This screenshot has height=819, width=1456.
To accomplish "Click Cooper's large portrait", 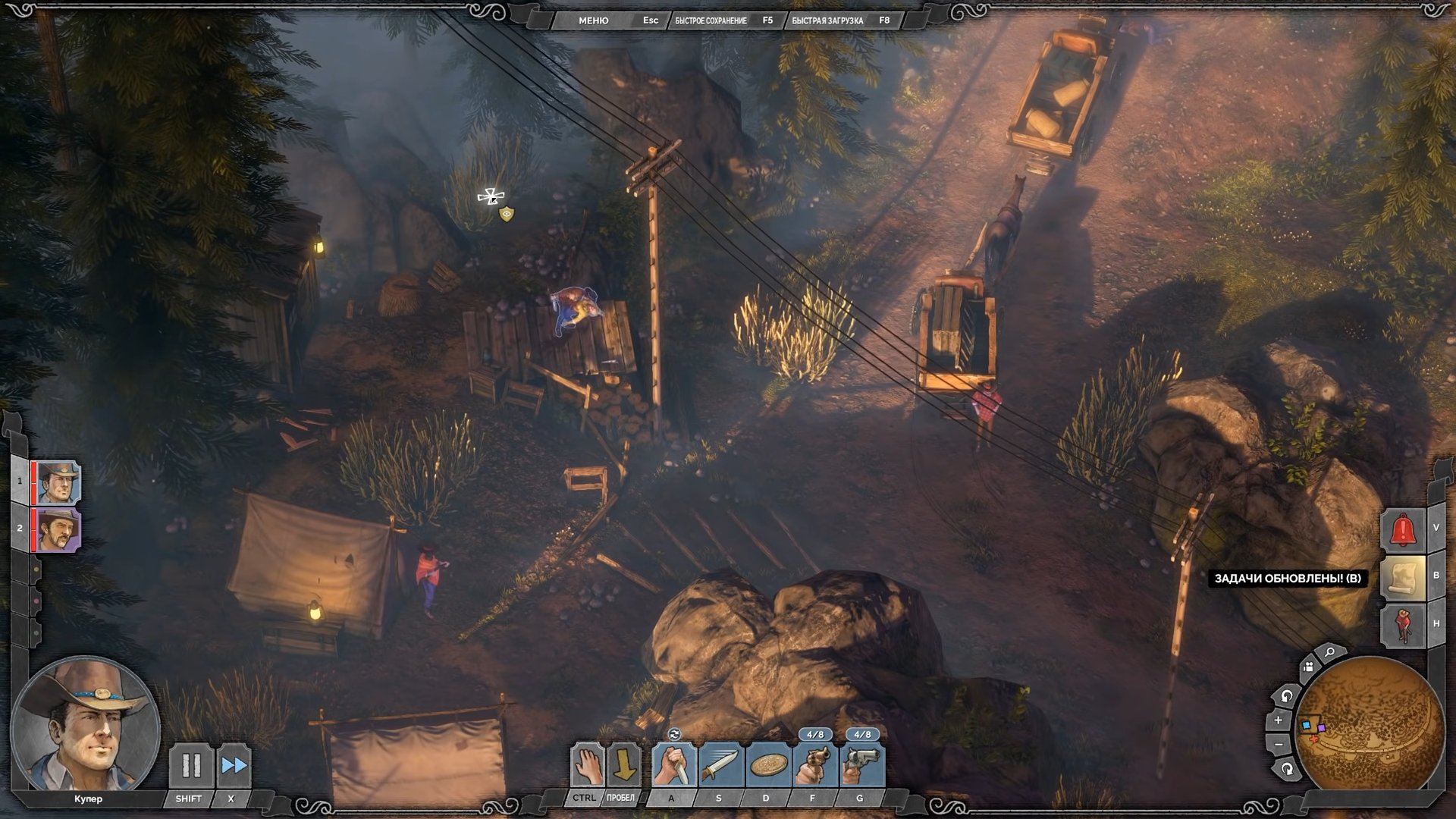I will [x=85, y=726].
